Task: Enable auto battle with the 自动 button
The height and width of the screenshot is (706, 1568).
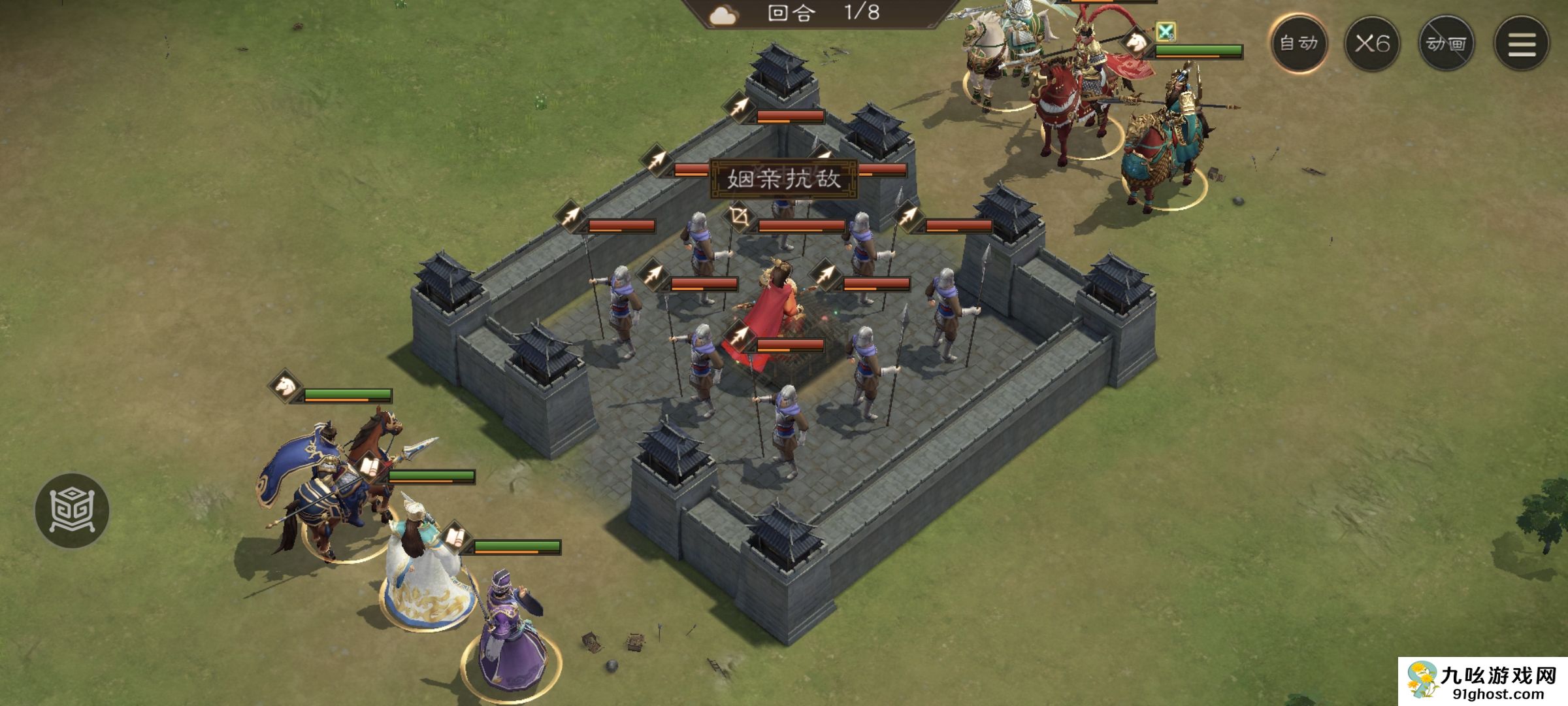Action: (x=1298, y=43)
